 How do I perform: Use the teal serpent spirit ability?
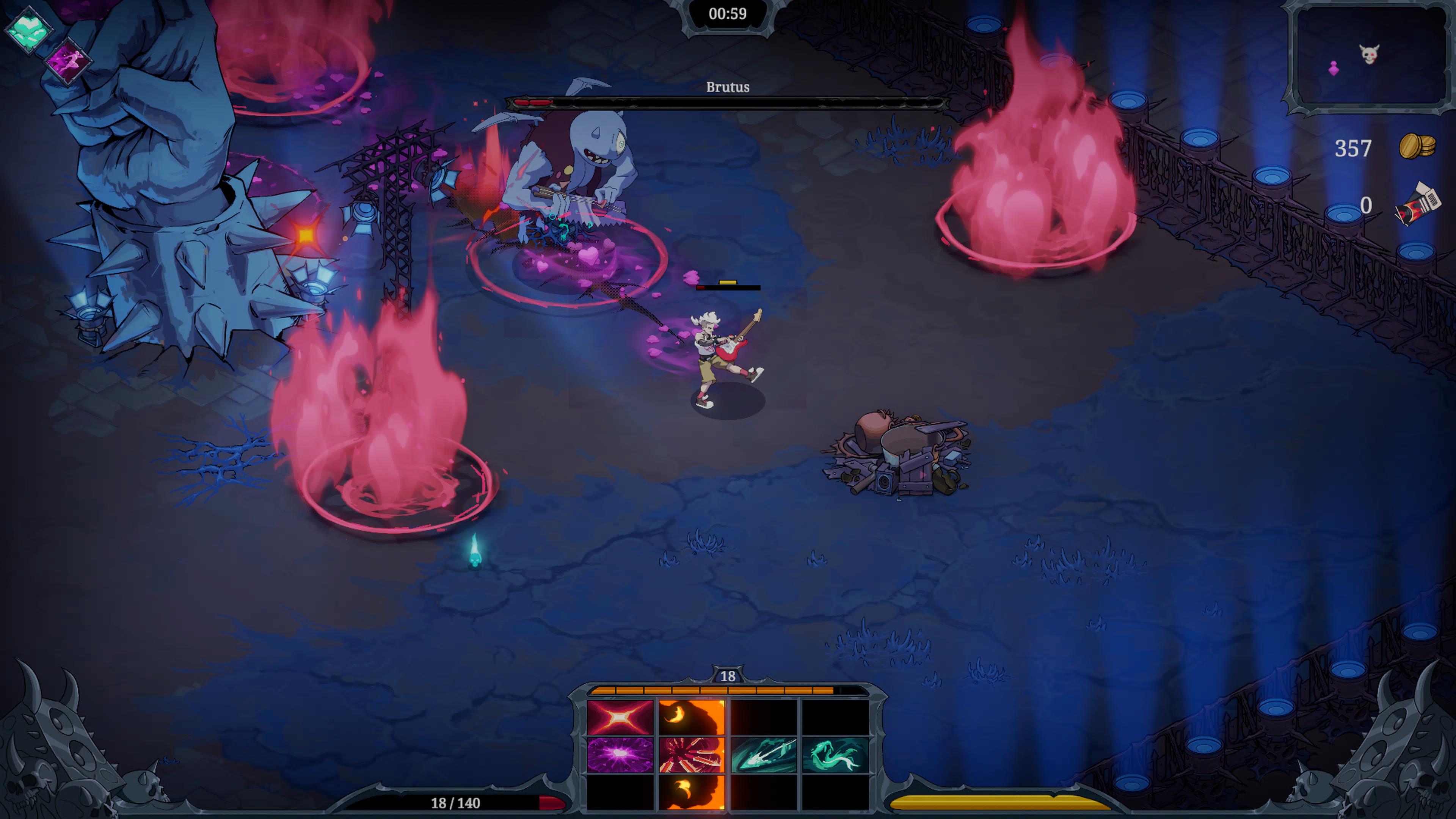coord(835,754)
